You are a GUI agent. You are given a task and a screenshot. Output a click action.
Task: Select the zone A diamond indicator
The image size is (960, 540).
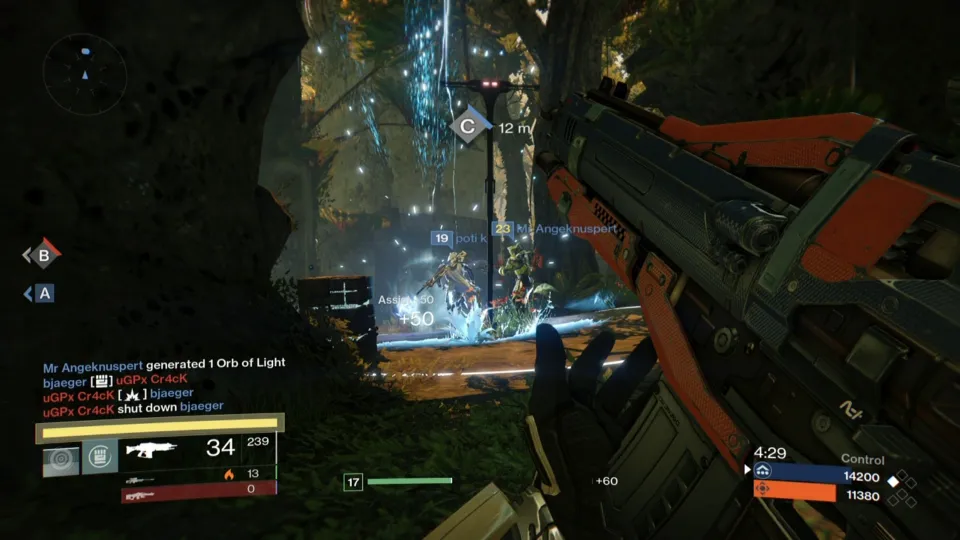(42, 293)
